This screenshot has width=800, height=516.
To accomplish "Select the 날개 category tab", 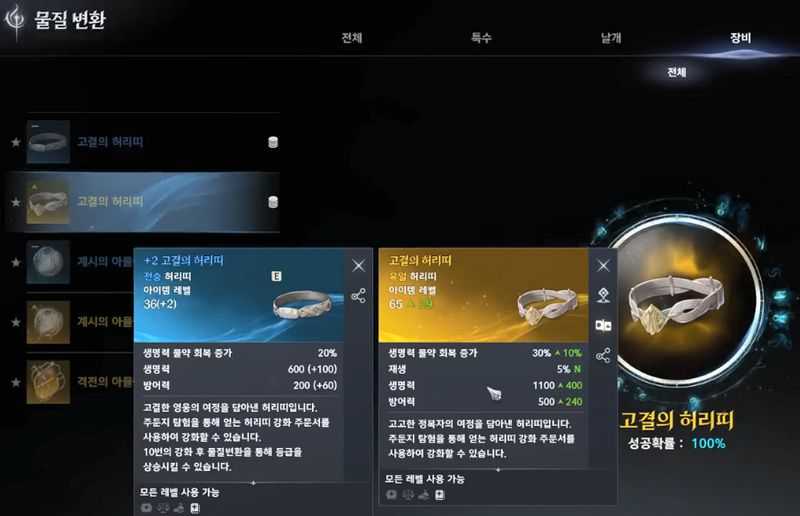I will [x=610, y=39].
